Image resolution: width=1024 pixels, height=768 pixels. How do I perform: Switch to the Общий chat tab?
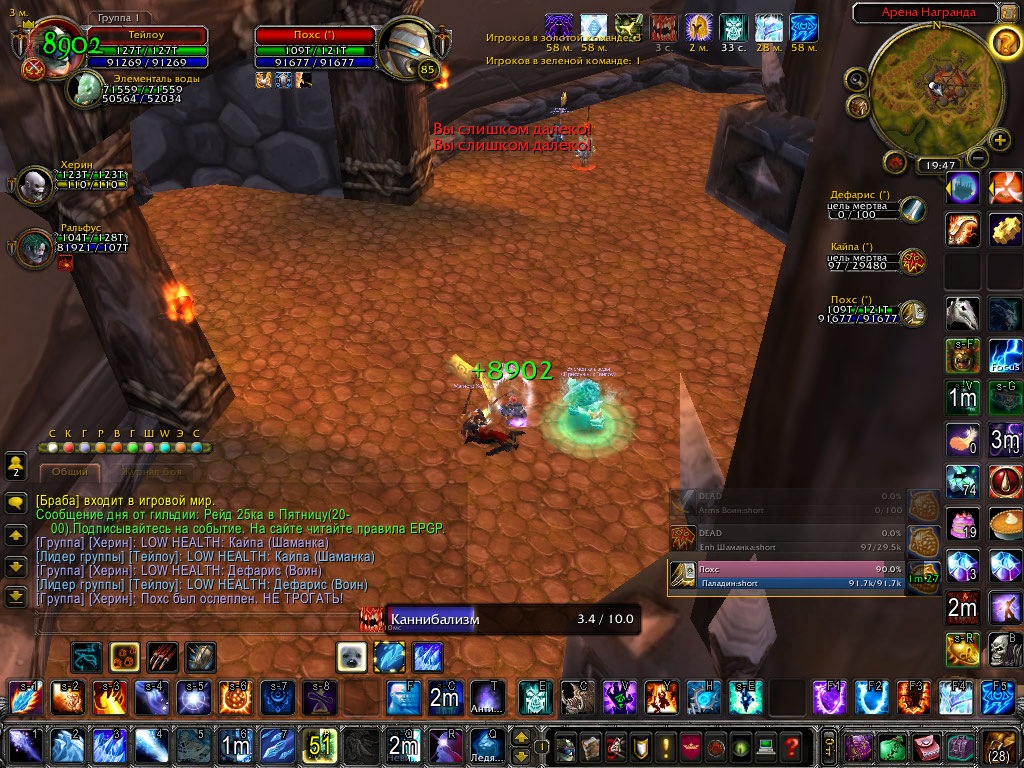(70, 471)
